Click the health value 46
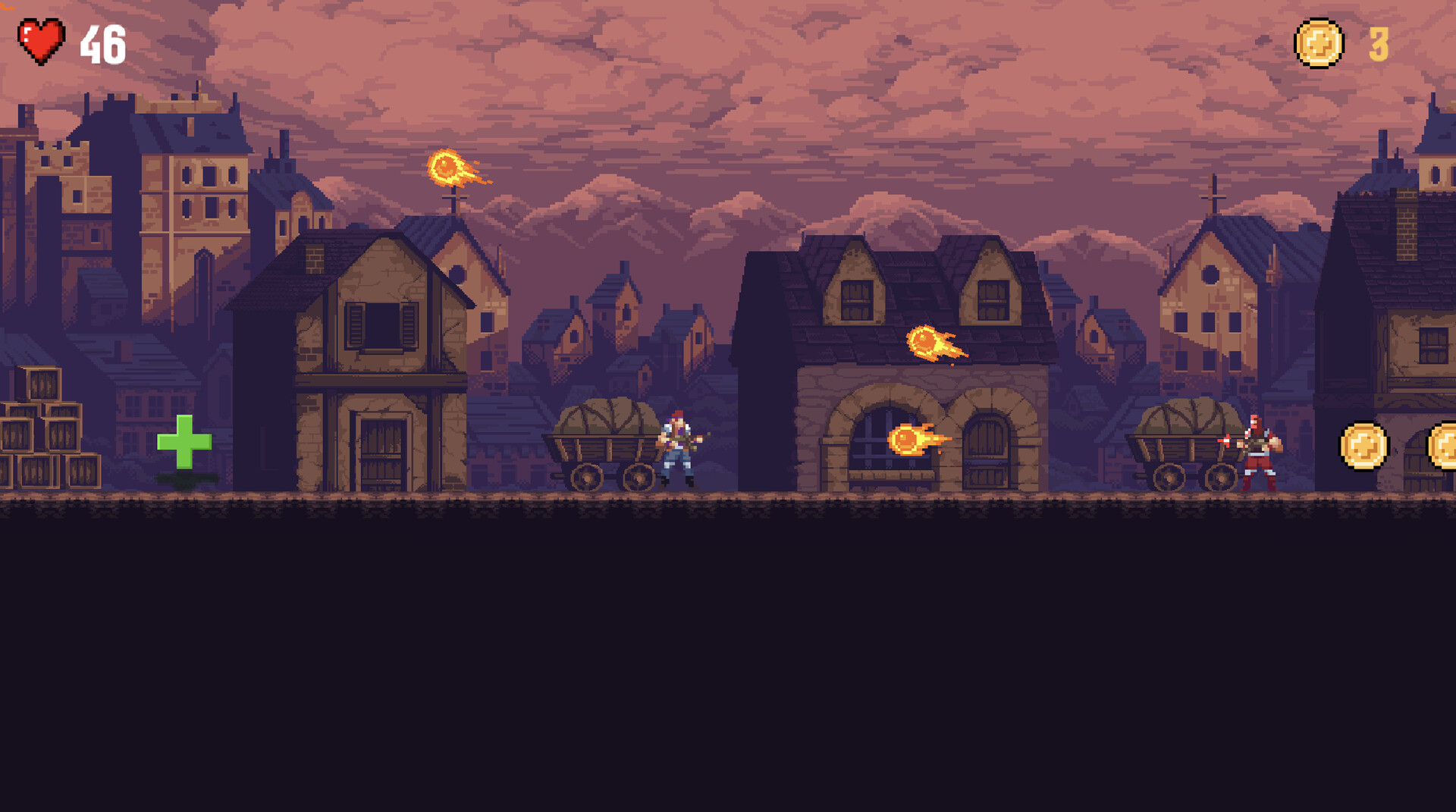Screen dimensions: 1456x812 tap(101, 44)
